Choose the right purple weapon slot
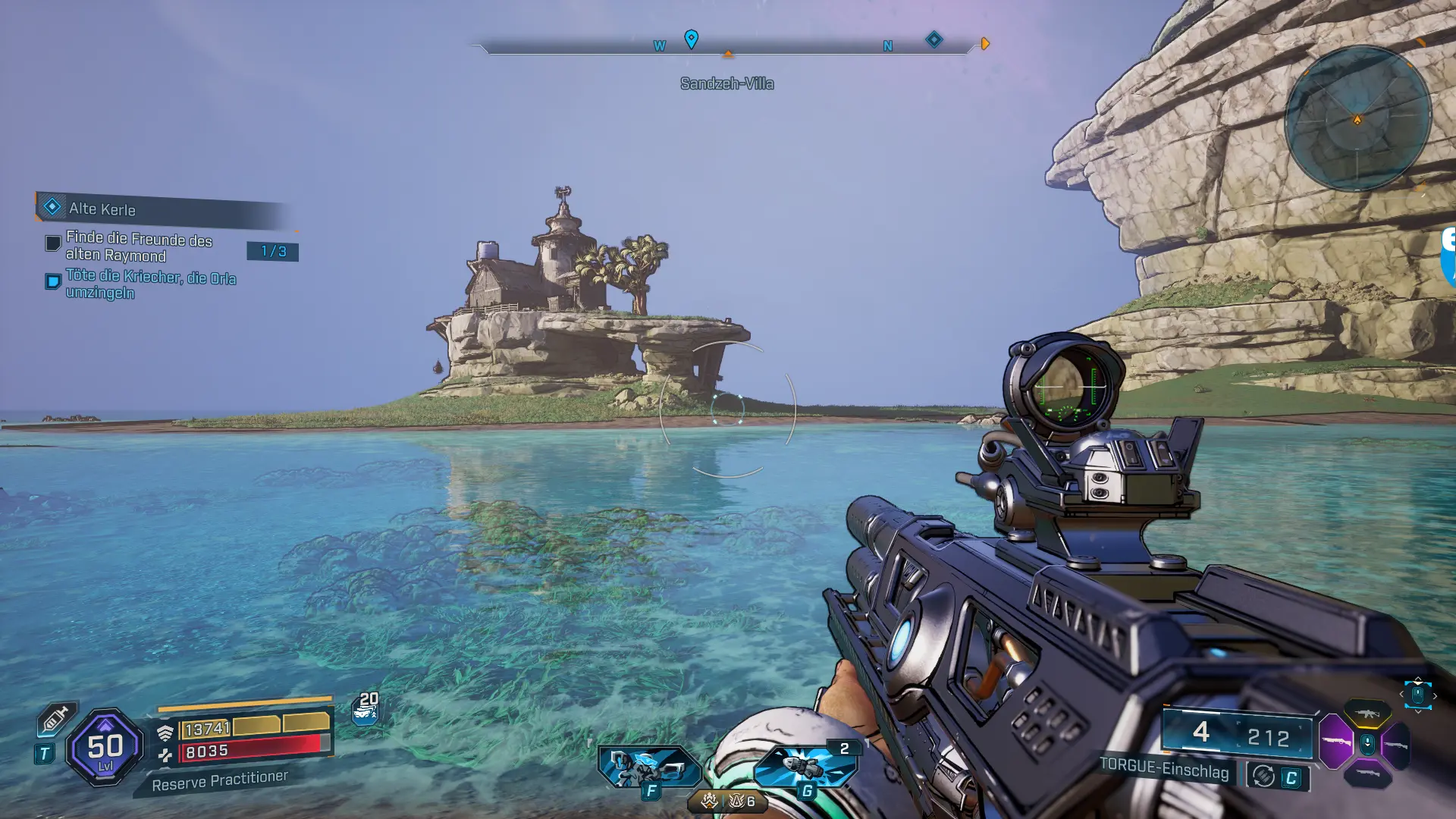 pyautogui.click(x=1396, y=745)
